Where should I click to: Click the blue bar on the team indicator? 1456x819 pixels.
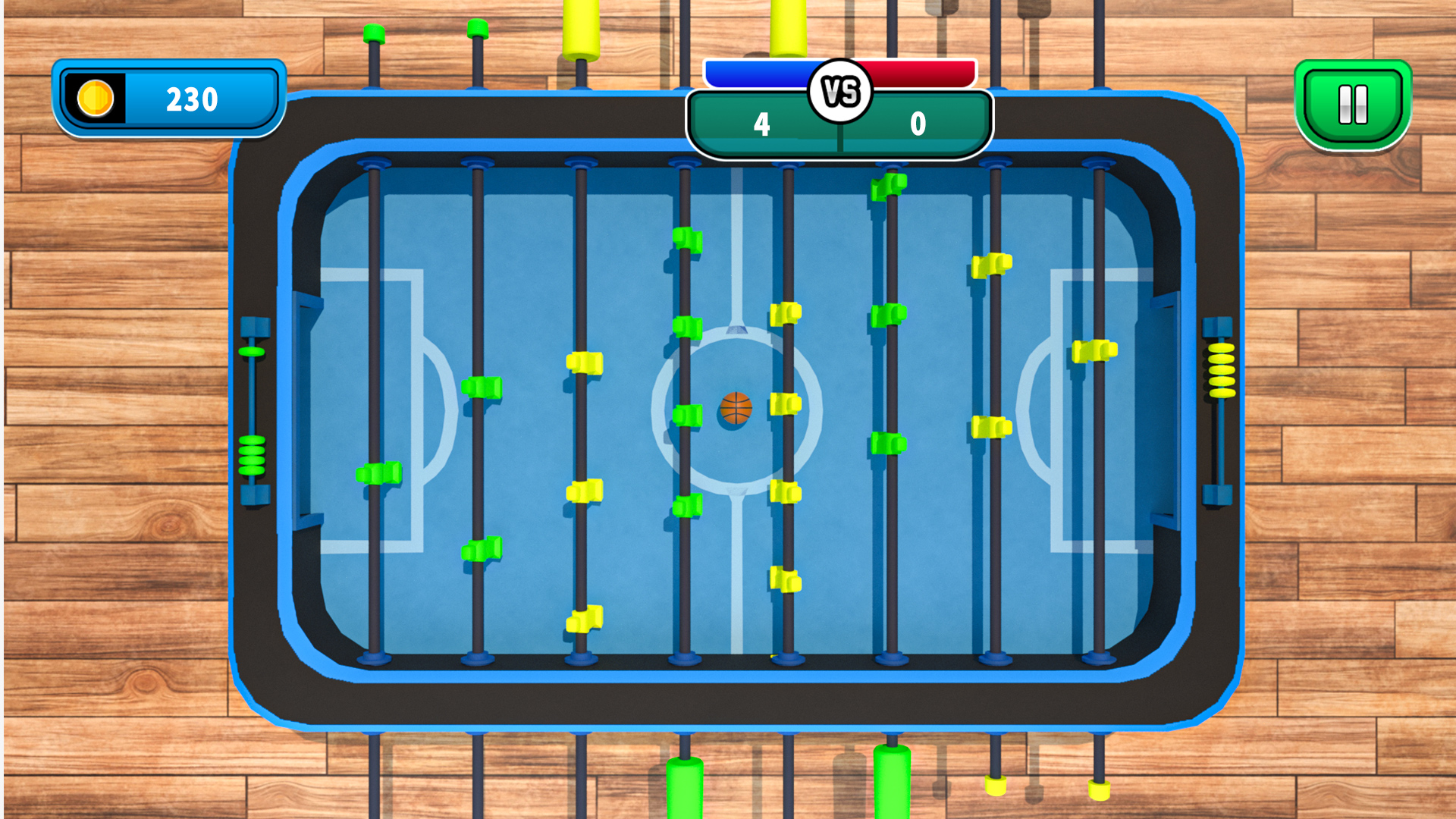[758, 73]
